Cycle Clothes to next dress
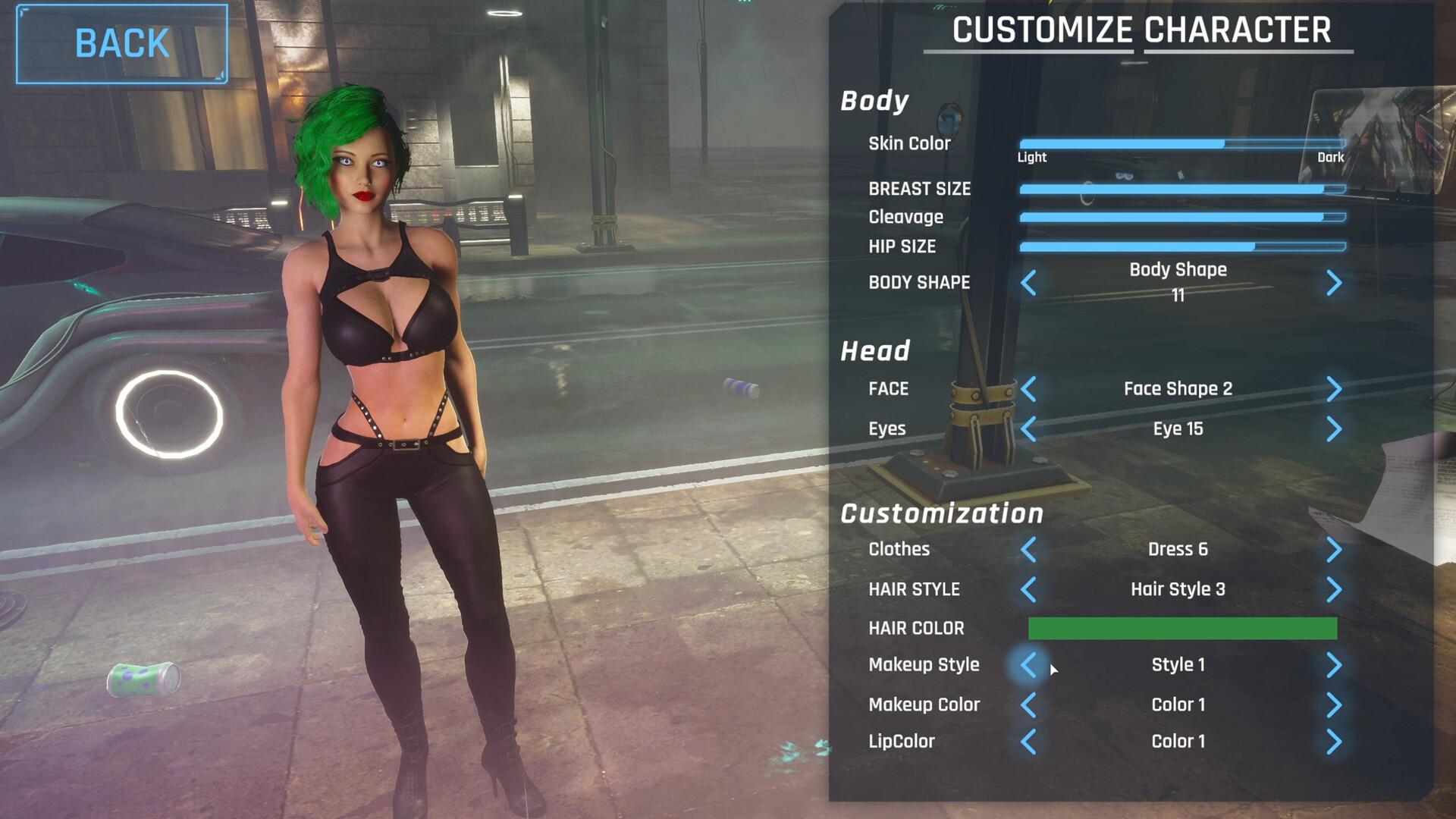 coord(1334,550)
